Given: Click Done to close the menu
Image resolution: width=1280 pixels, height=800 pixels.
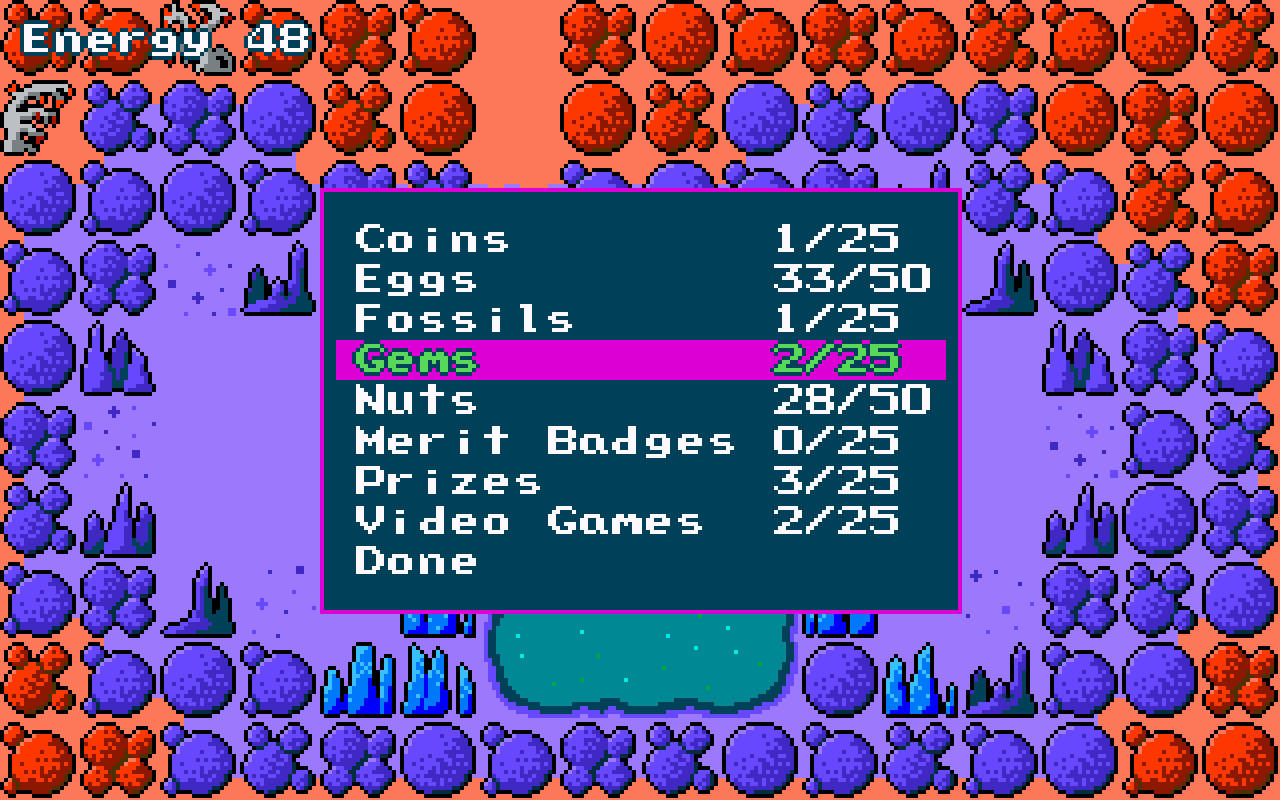Looking at the screenshot, I should (413, 560).
